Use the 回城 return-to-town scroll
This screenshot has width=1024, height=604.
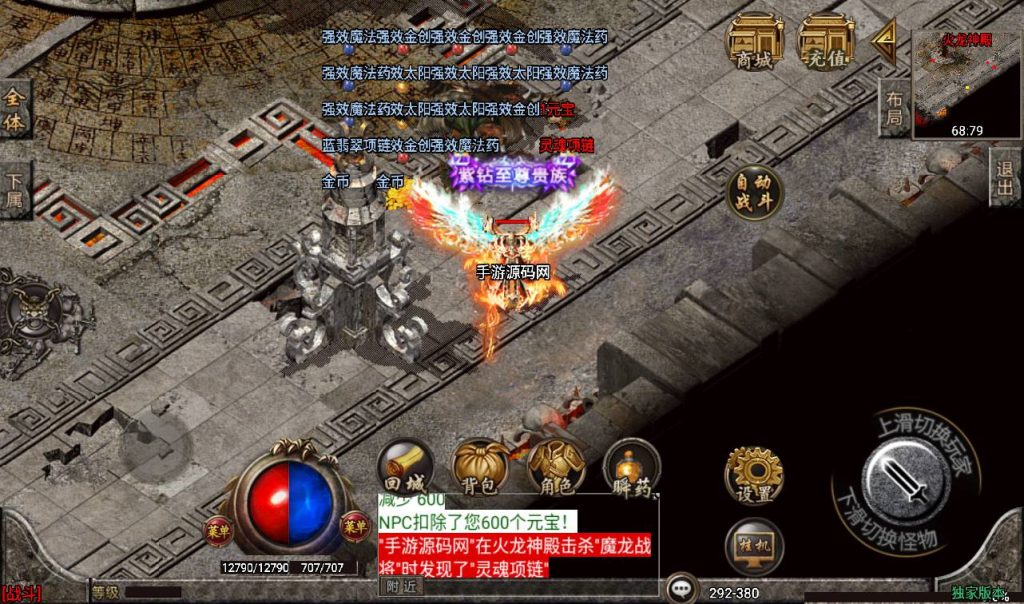(405, 467)
